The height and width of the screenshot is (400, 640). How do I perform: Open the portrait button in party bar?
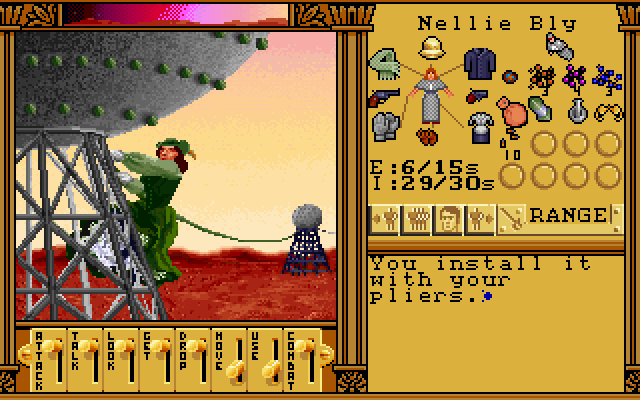click(449, 215)
